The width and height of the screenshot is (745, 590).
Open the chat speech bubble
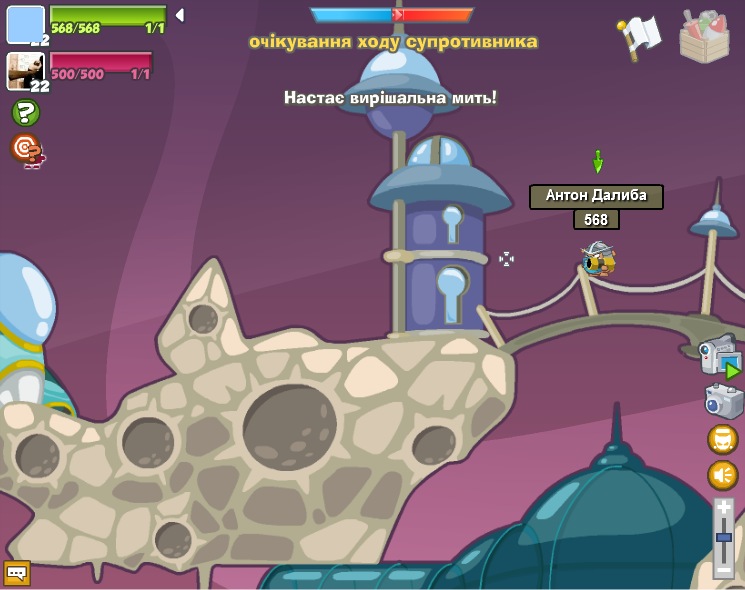pos(17,572)
